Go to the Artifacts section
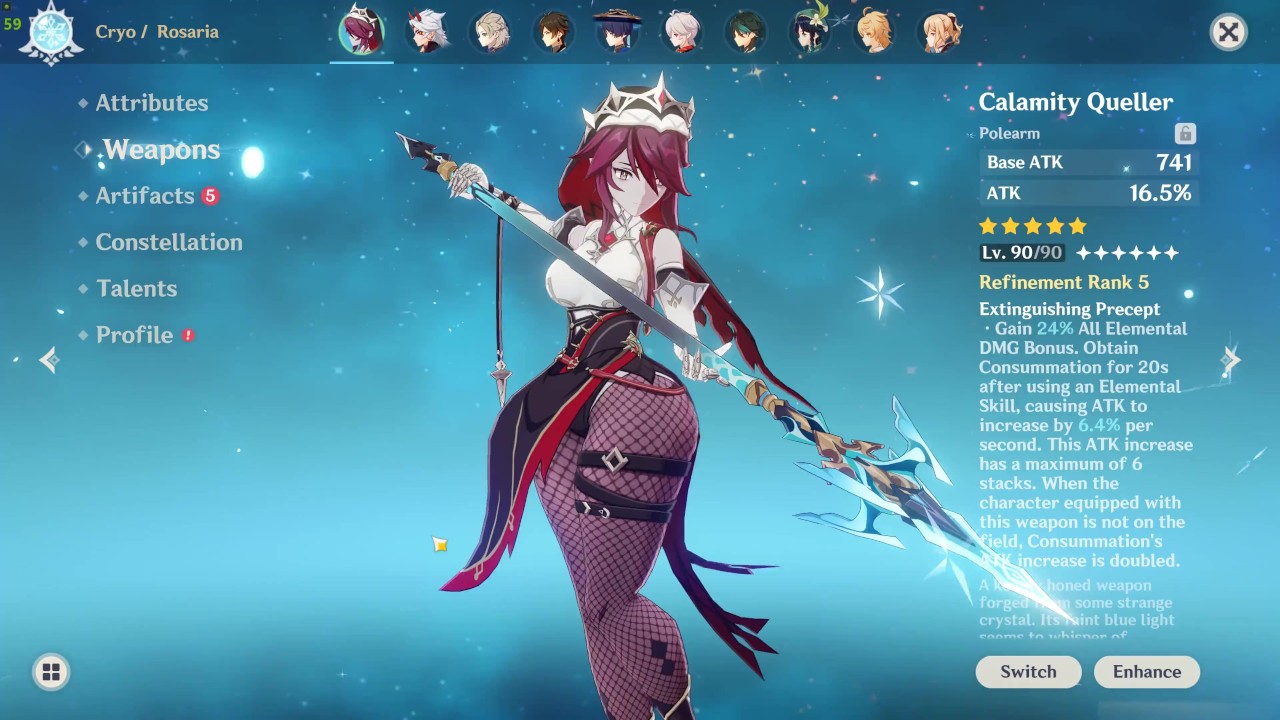The height and width of the screenshot is (720, 1280). coord(145,196)
